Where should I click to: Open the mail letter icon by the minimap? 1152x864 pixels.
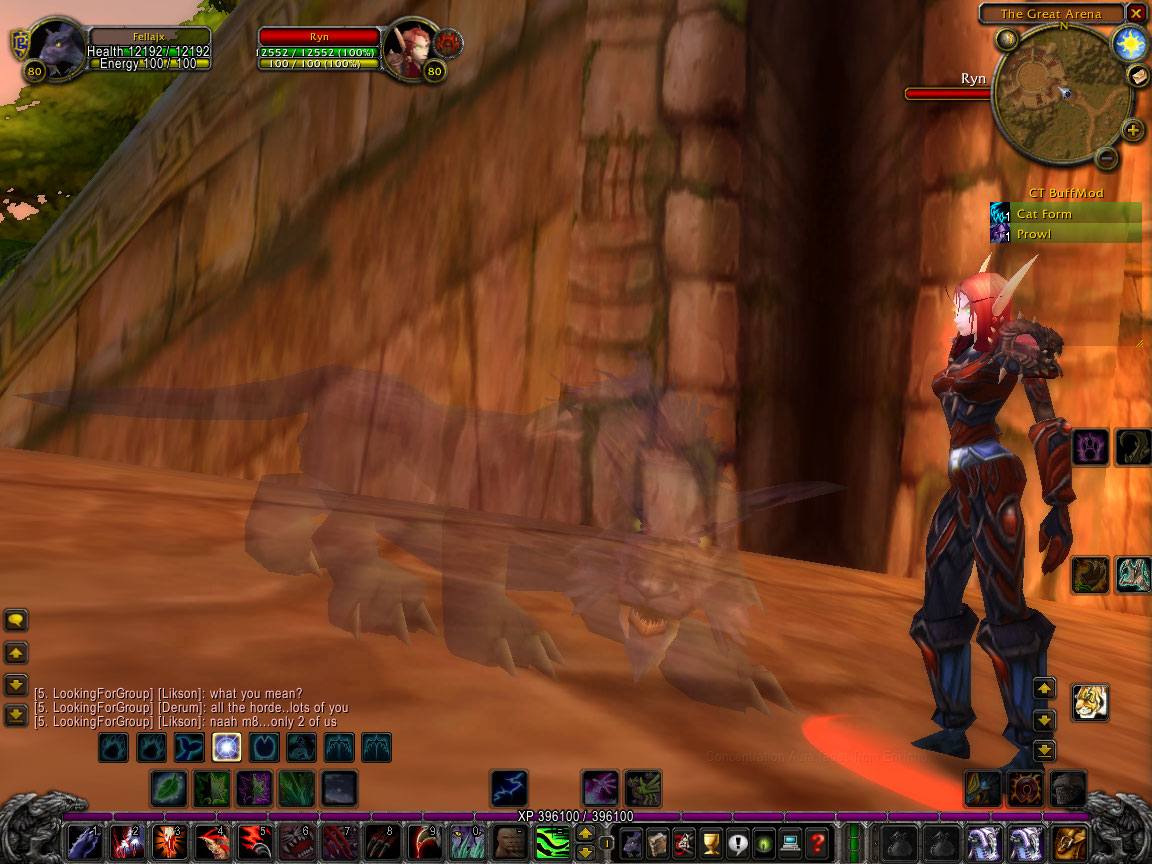click(1138, 76)
